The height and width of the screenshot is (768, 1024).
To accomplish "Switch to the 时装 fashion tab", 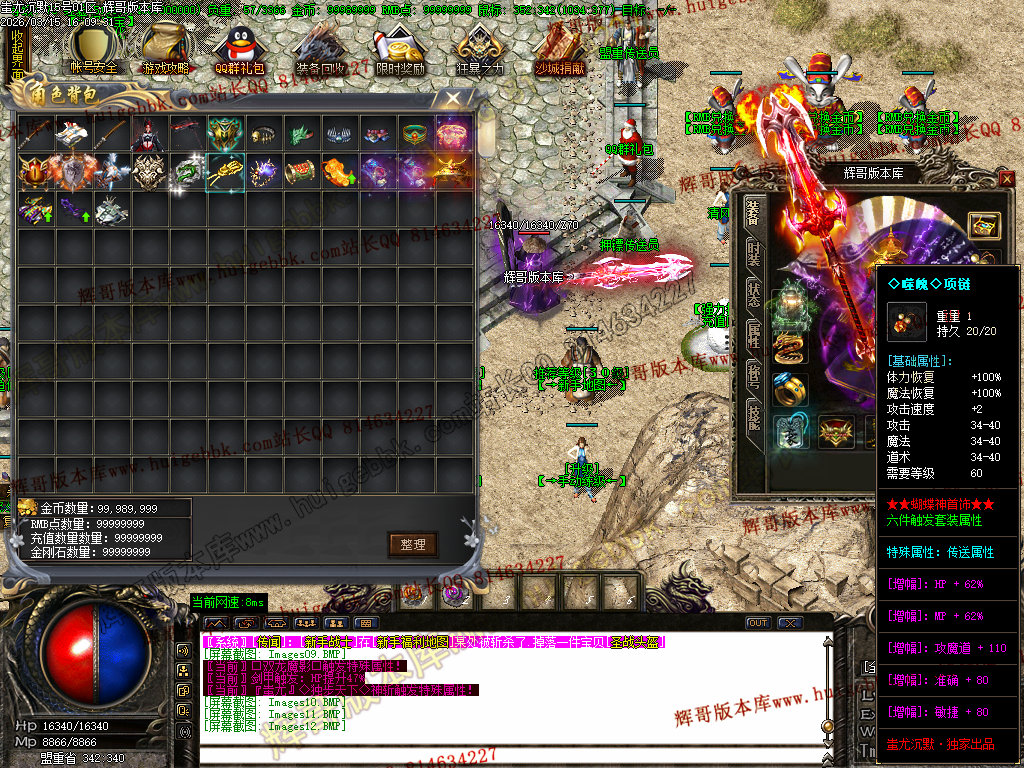I will (x=753, y=253).
